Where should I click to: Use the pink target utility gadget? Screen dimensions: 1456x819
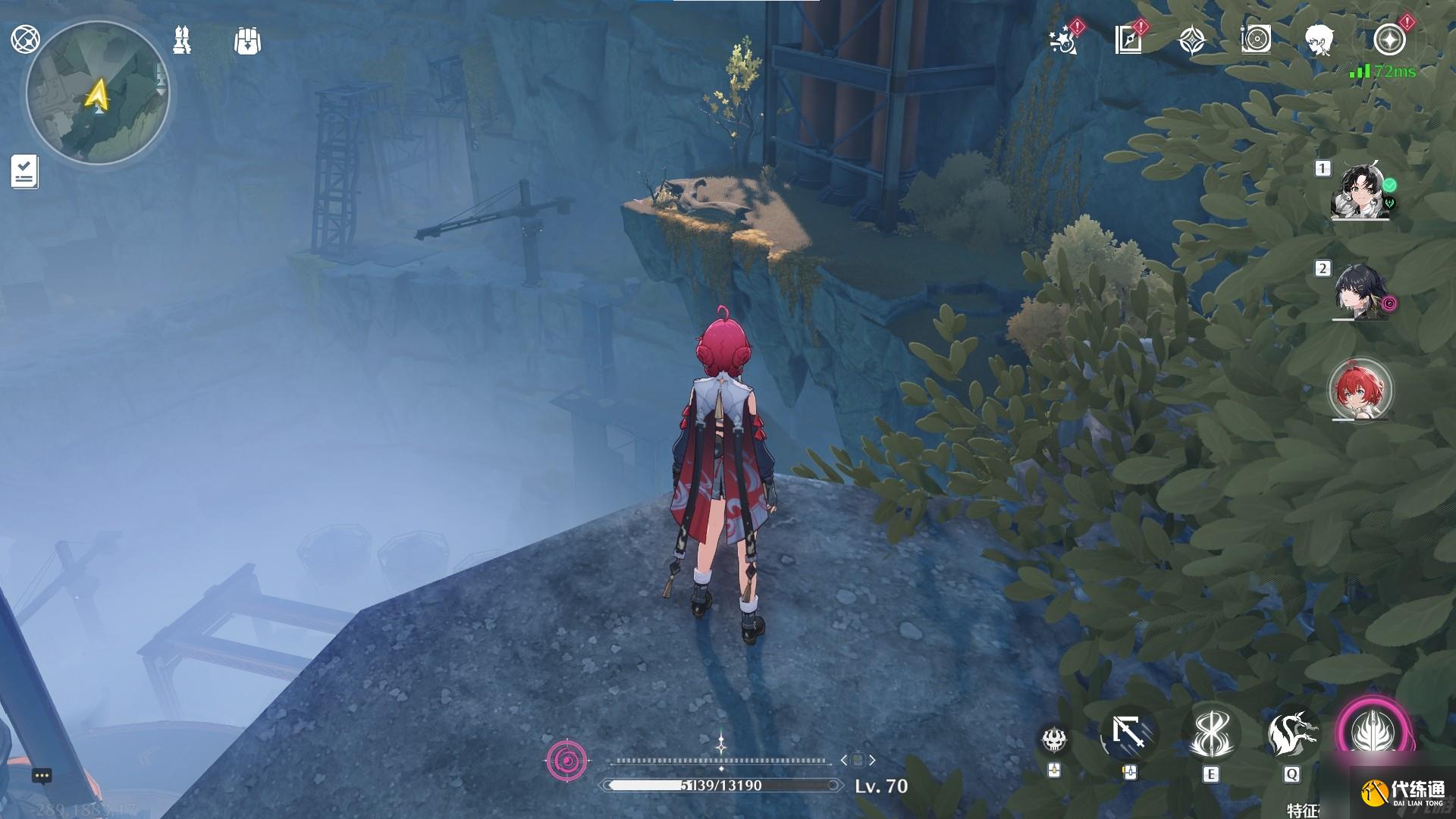click(566, 760)
